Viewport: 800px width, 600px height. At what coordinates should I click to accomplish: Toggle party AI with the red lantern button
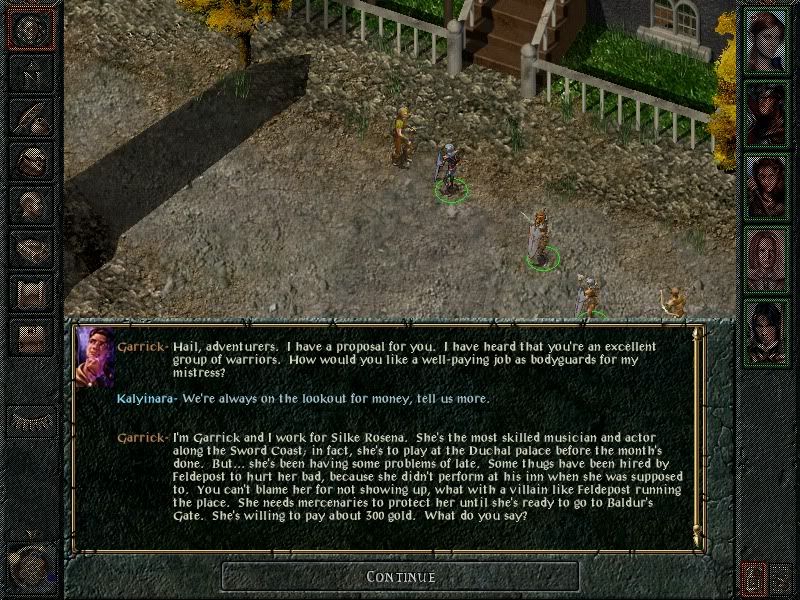pyautogui.click(x=754, y=578)
